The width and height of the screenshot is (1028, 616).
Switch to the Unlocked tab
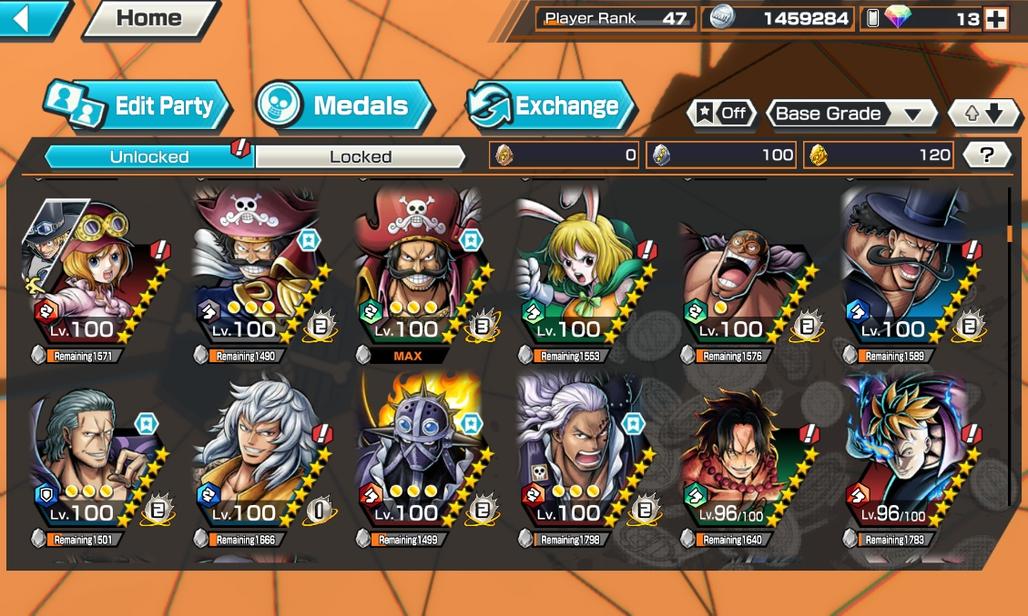click(x=149, y=157)
